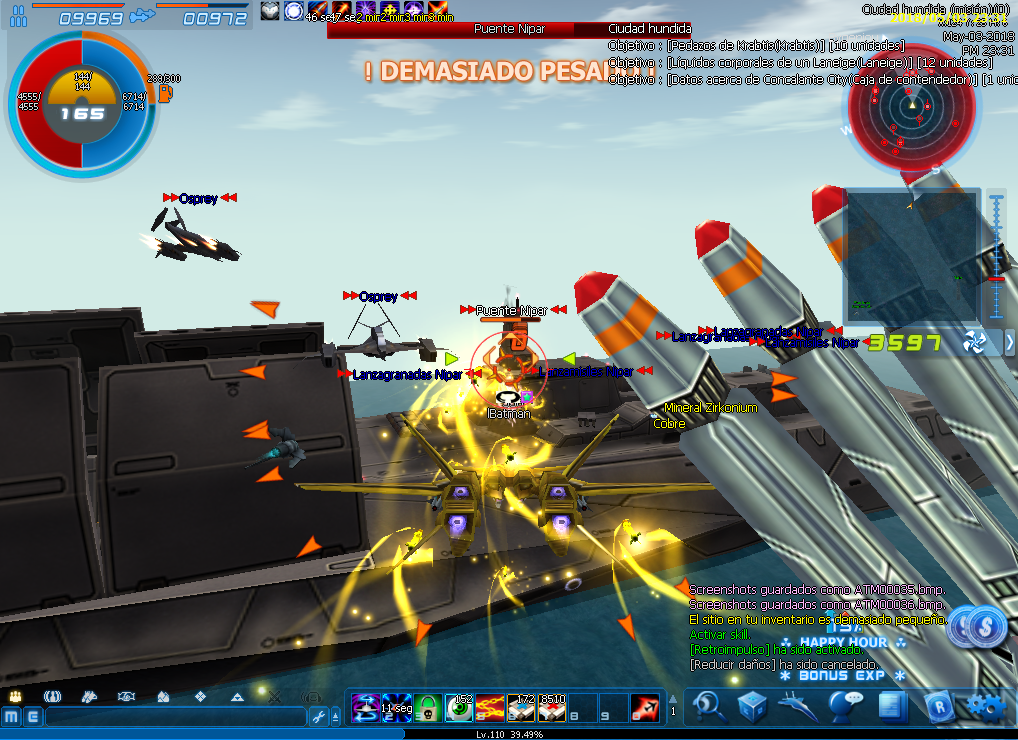Switch hotbar page with the up arrow
Screen dimensions: 1018x740
(x=673, y=699)
